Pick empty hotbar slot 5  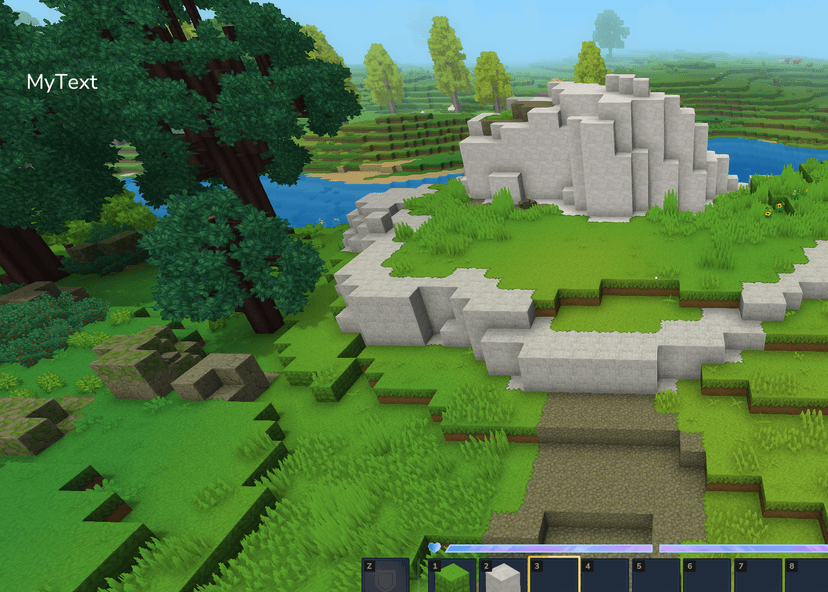coord(656,577)
